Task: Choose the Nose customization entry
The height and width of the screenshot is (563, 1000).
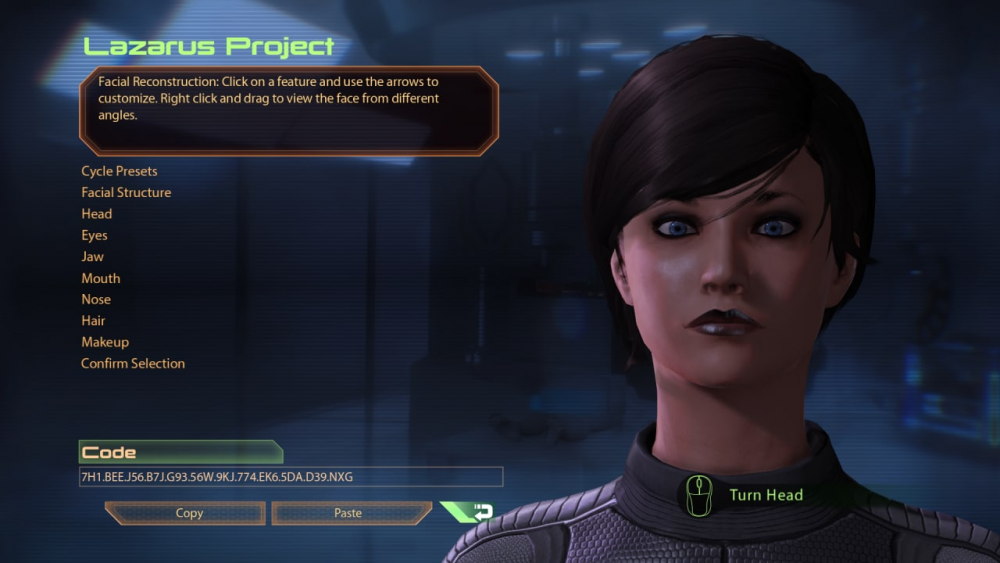Action: pos(96,299)
